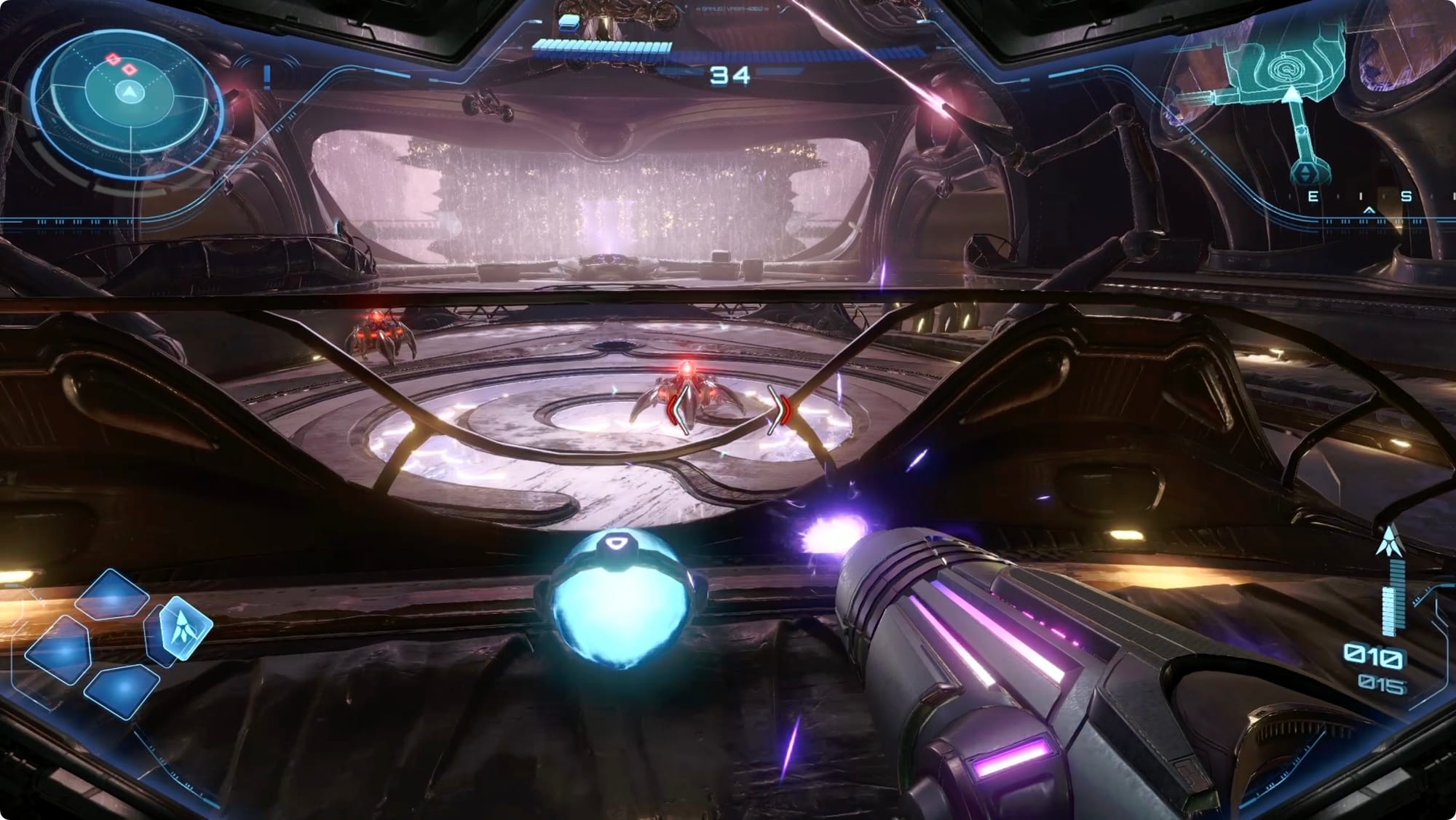This screenshot has width=1456, height=820.
Task: Click the missile icon above the ammo gauge
Action: coord(1388,543)
